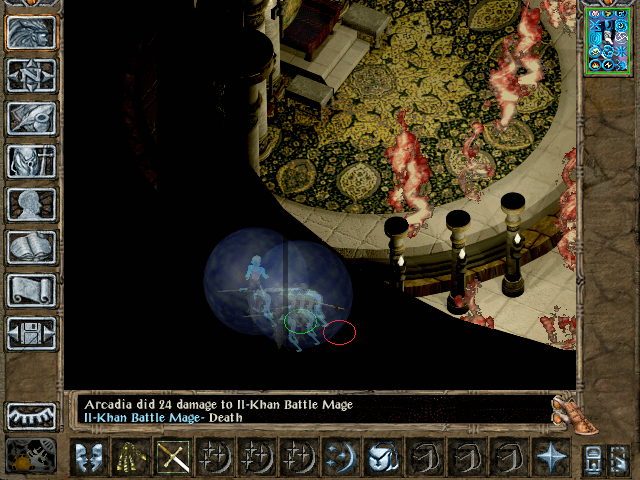Open the mage spellbook
The width and height of the screenshot is (640, 480).
31,247
